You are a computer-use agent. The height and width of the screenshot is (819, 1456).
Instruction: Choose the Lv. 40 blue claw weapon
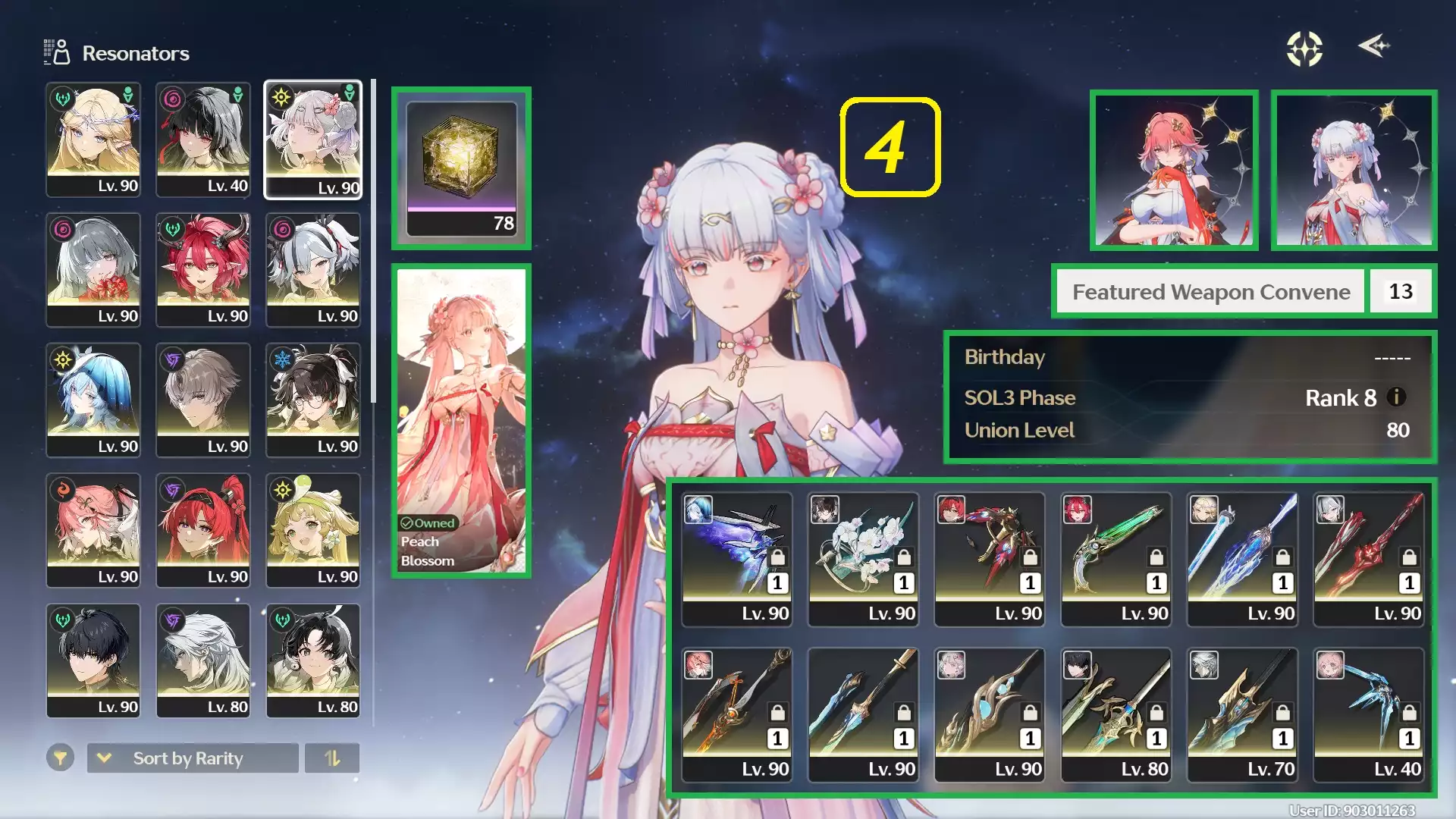click(x=1369, y=715)
